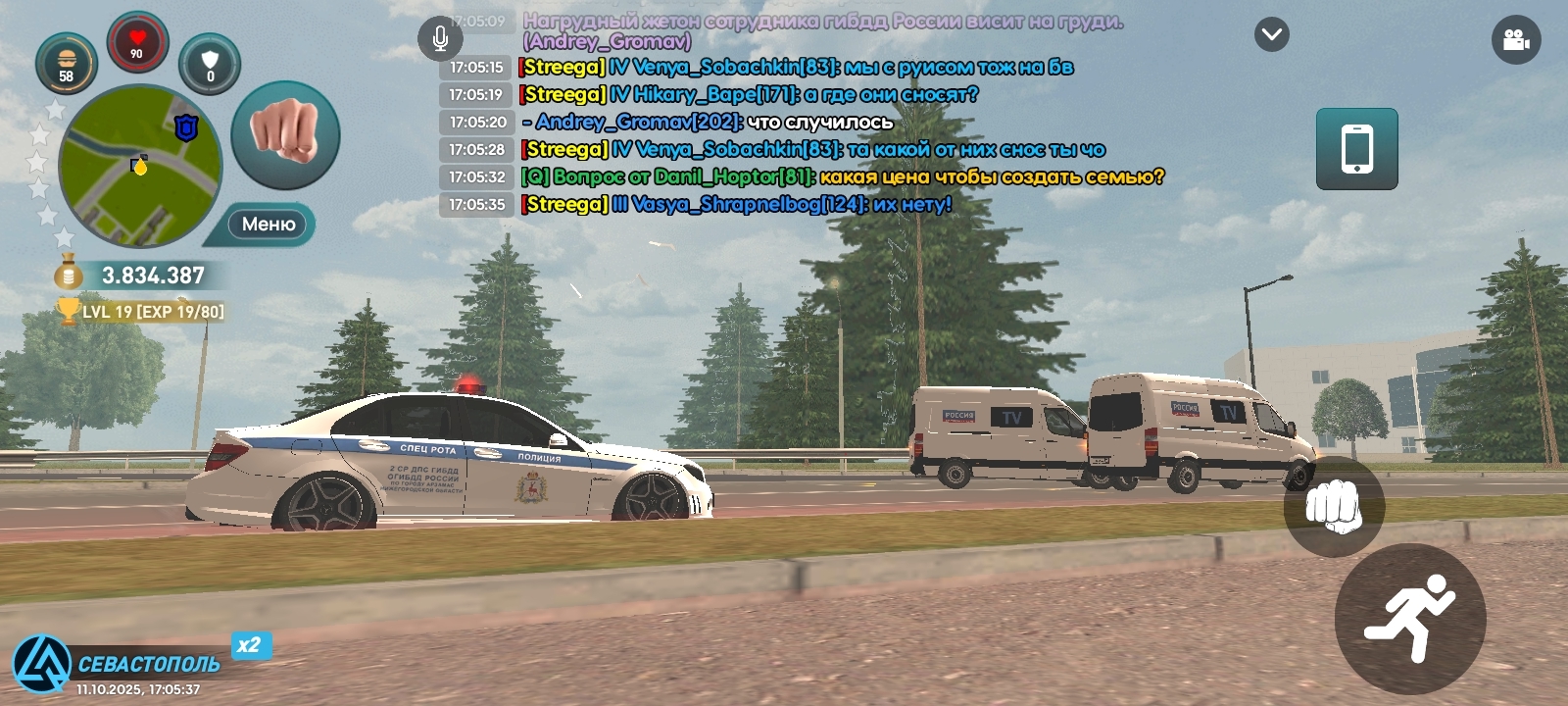Click the police badge marker on minimap
Viewport: 1568px width, 706px height.
coord(186,127)
